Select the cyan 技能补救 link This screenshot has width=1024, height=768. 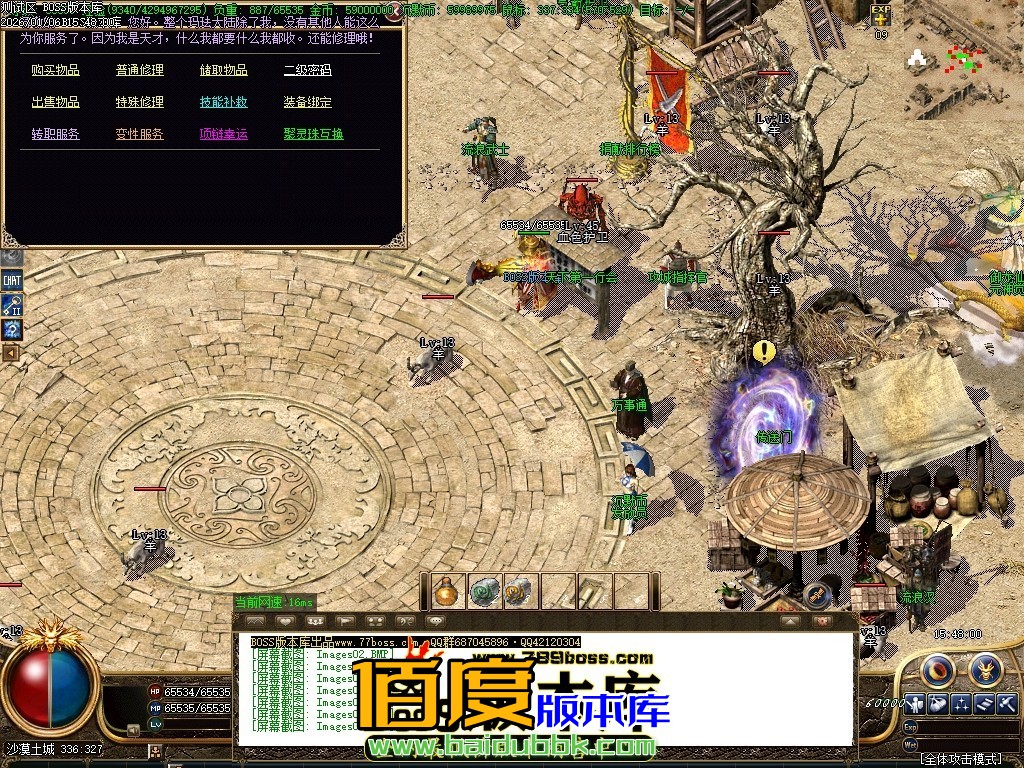pos(223,102)
